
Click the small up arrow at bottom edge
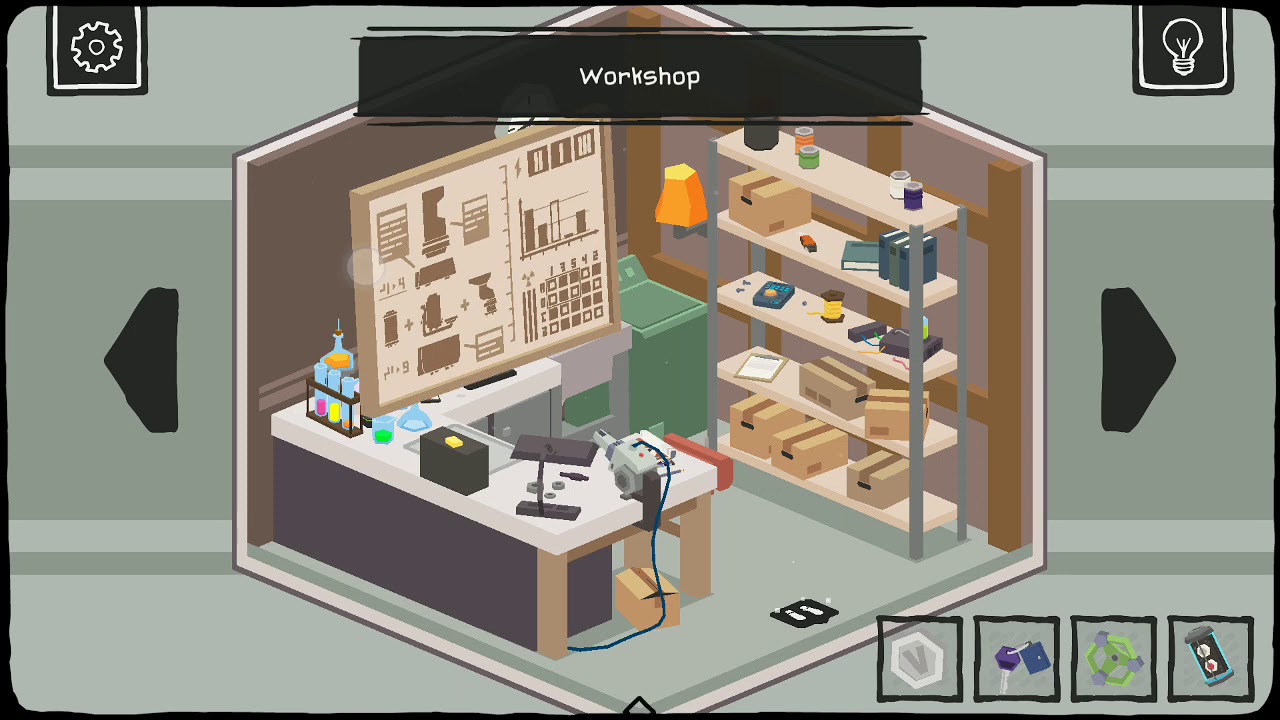639,708
